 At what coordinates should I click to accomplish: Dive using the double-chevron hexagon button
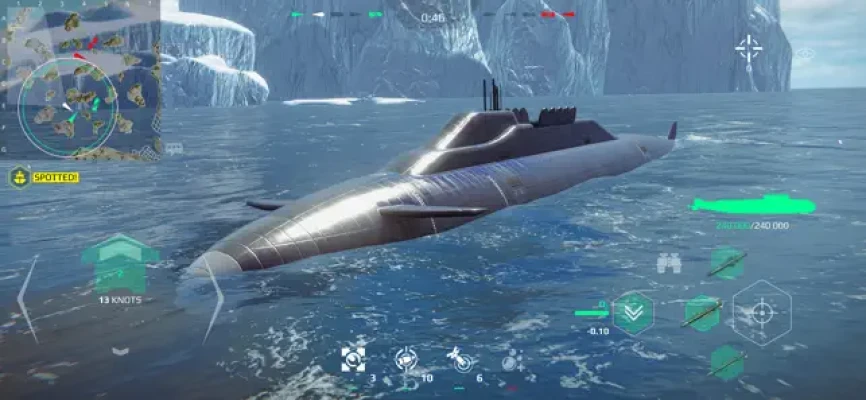[632, 312]
